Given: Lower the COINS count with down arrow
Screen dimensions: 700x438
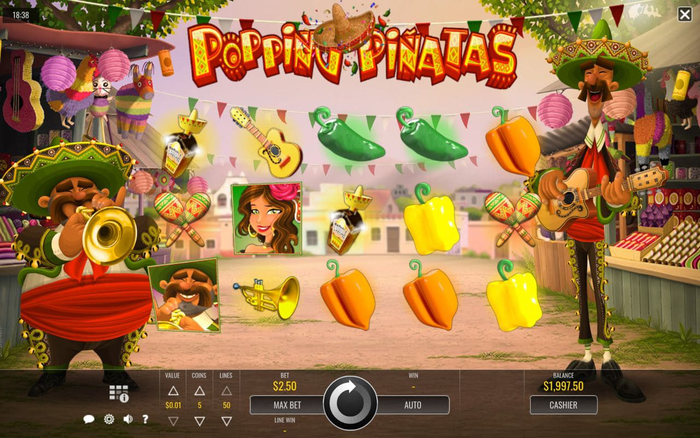Looking at the screenshot, I should pos(199,421).
